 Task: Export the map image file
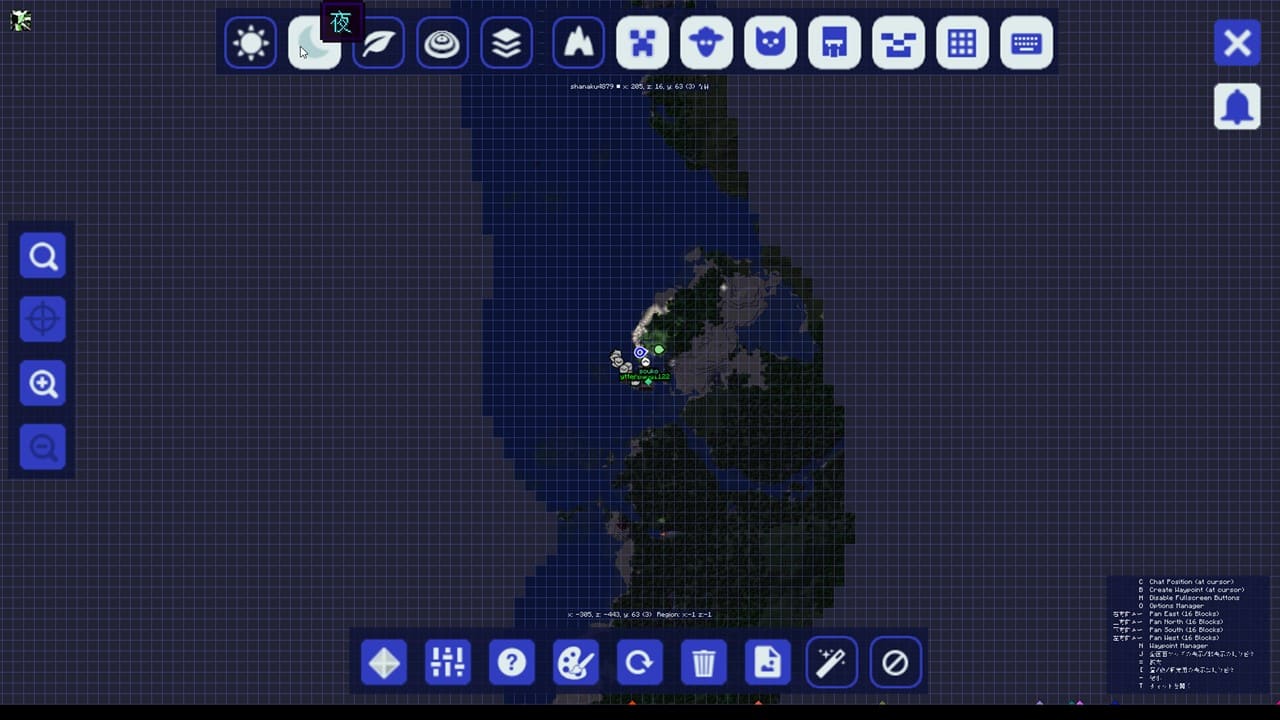point(768,662)
